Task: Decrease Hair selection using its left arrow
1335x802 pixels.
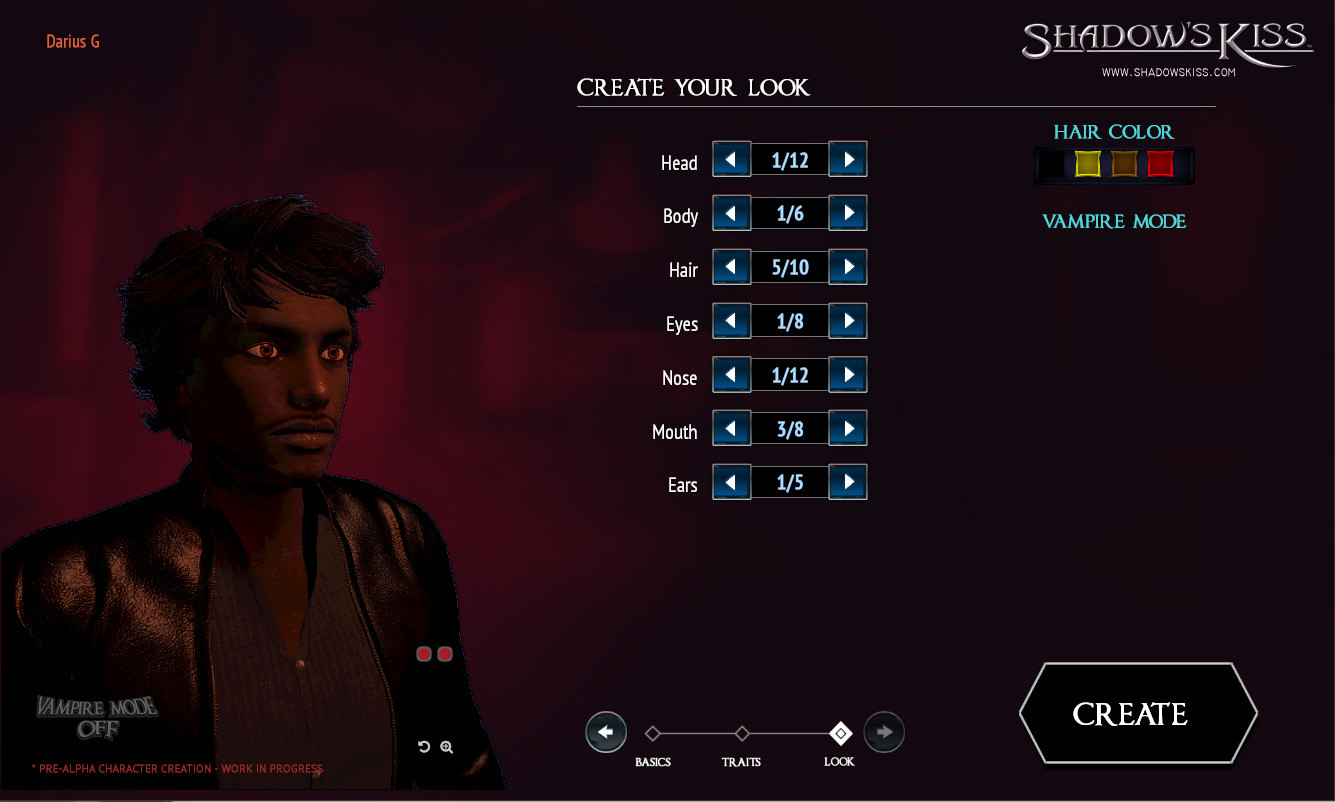Action: coord(731,266)
